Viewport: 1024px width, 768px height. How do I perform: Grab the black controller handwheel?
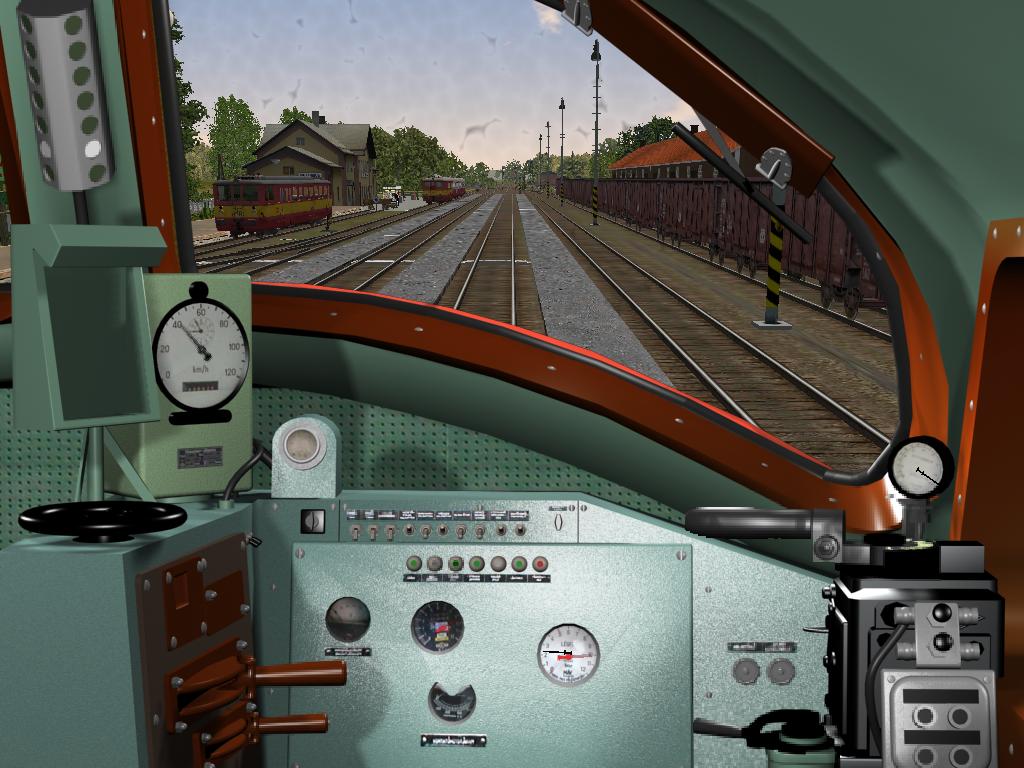[x=102, y=518]
